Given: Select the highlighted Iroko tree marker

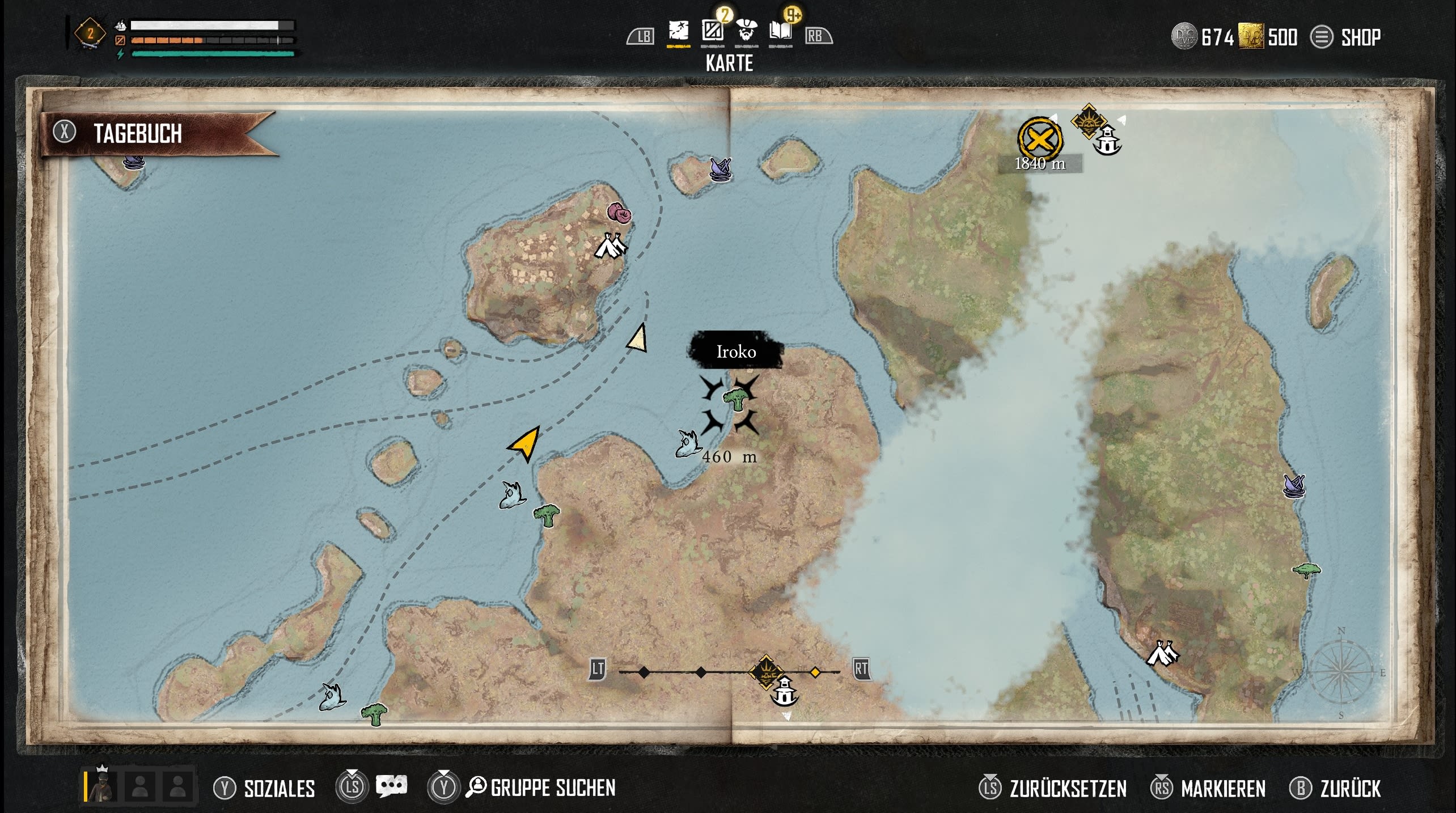Looking at the screenshot, I should [x=735, y=399].
